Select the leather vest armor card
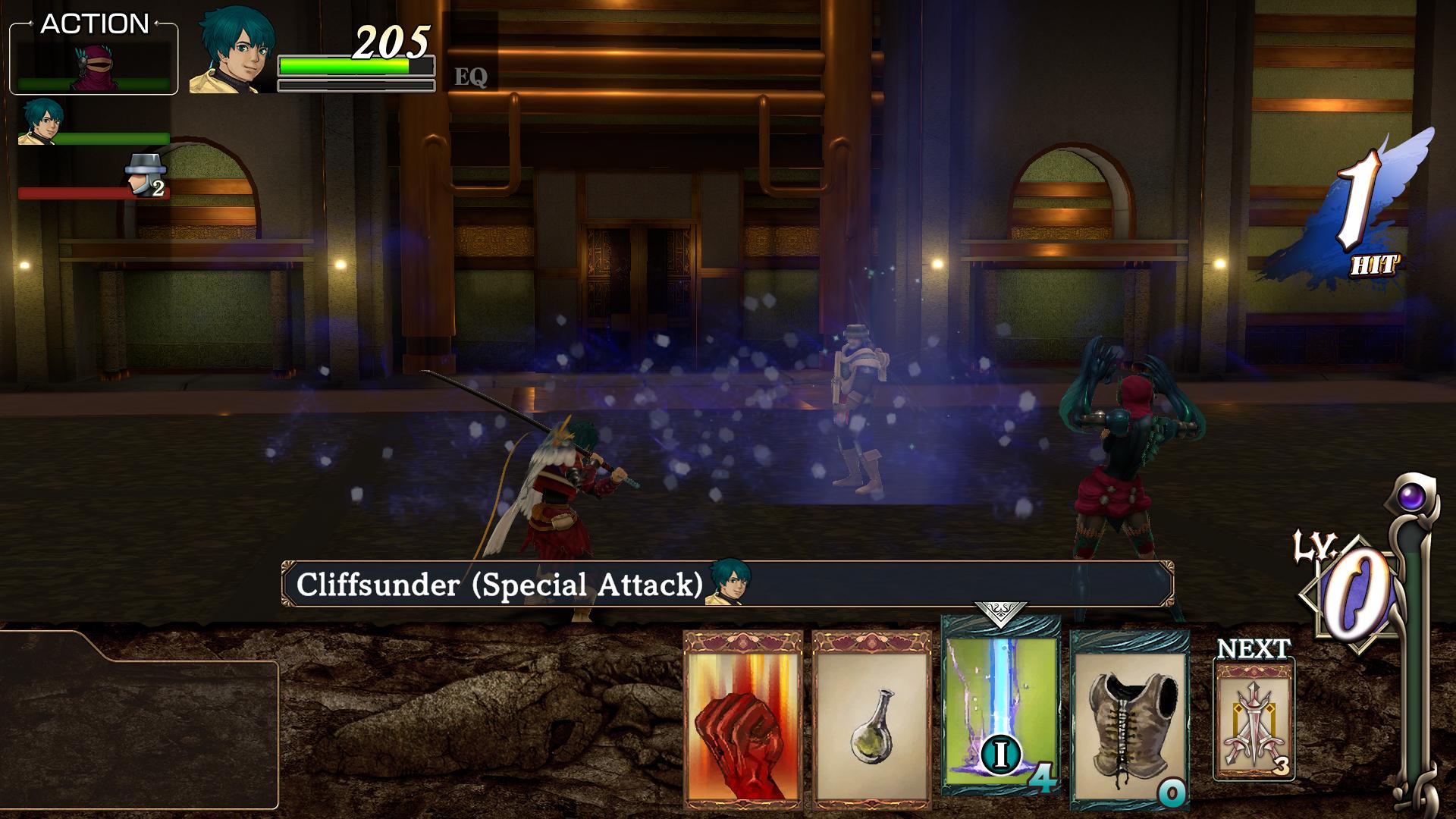This screenshot has height=819, width=1456. (x=1129, y=720)
